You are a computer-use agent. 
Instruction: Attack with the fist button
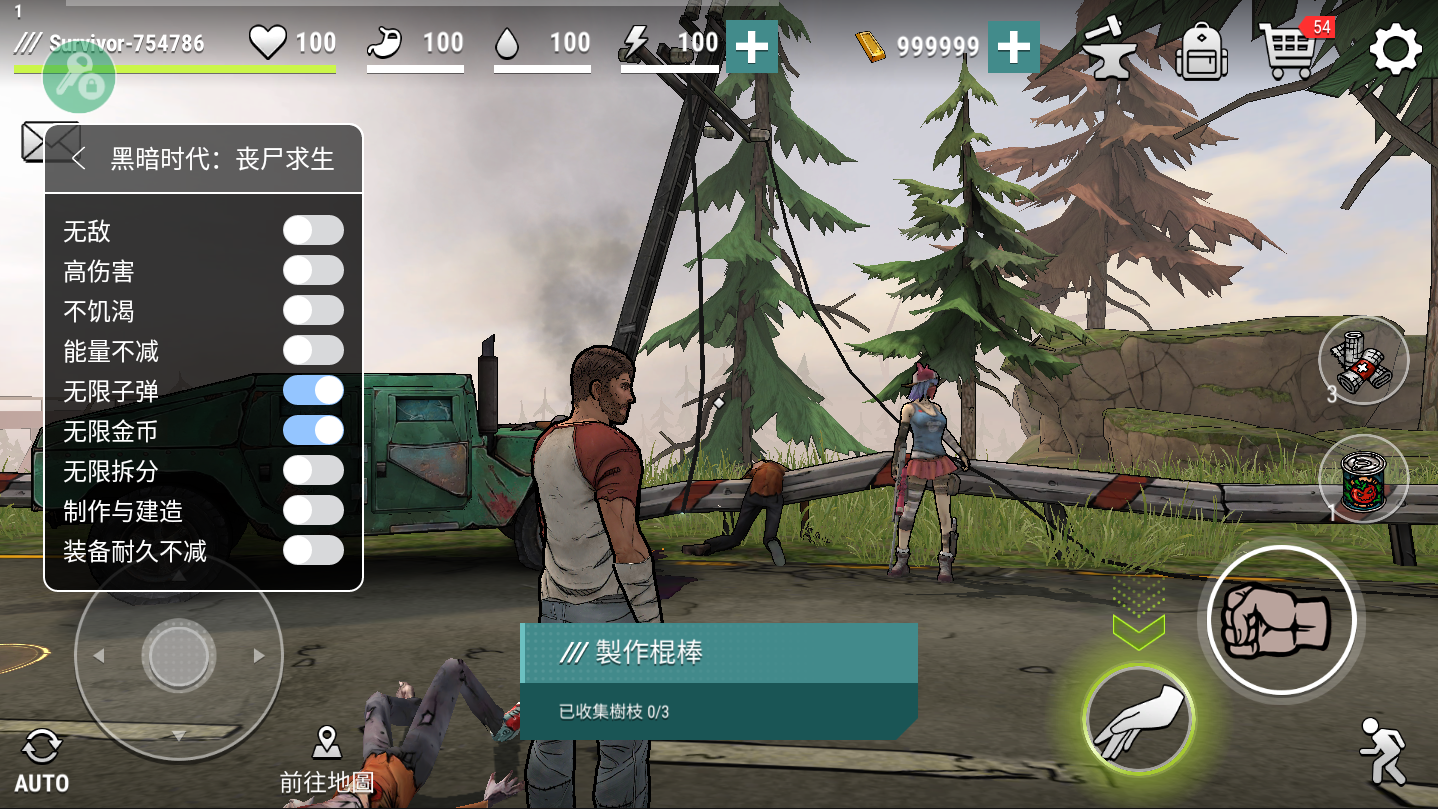click(x=1281, y=619)
